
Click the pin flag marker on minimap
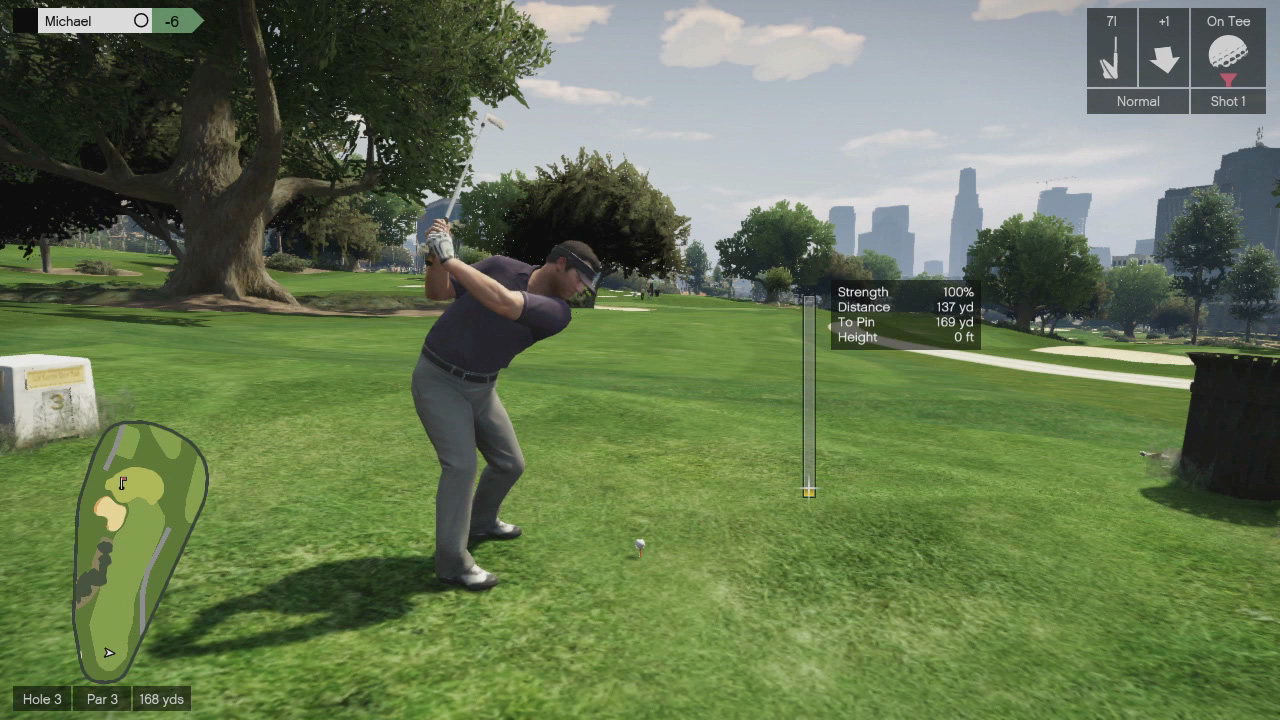point(123,483)
